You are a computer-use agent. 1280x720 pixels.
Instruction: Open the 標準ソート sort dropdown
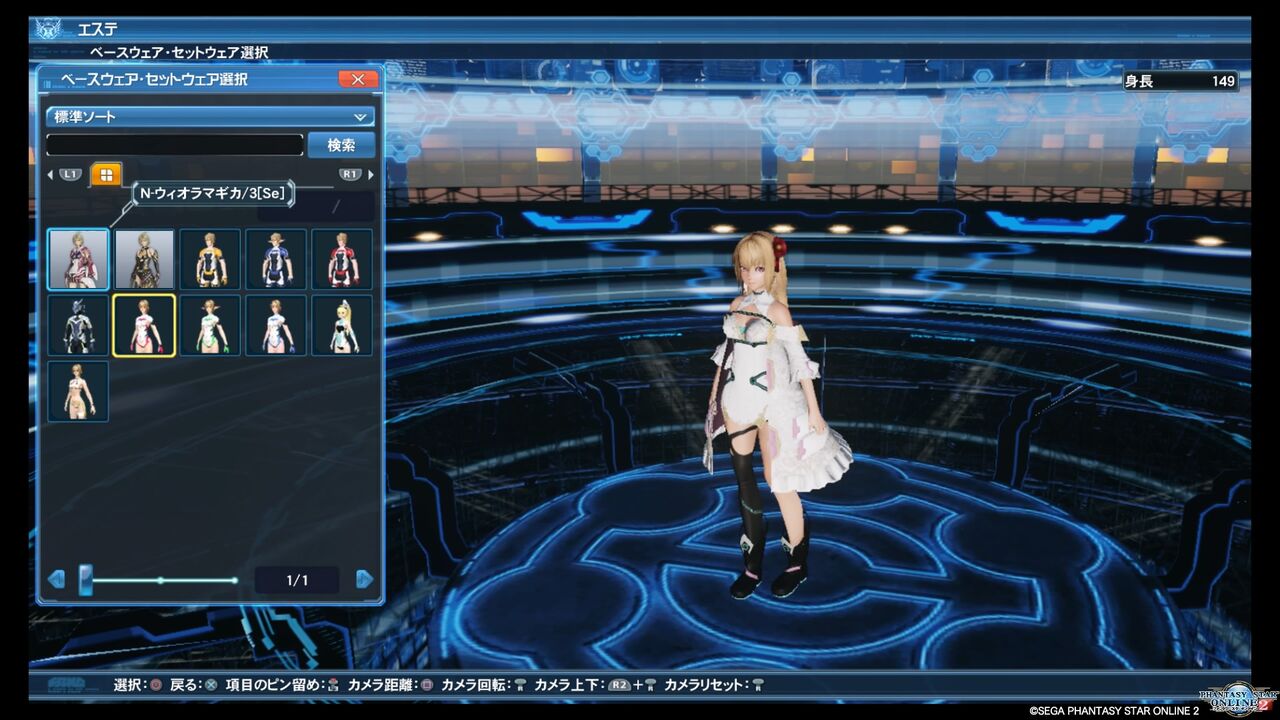click(205, 115)
